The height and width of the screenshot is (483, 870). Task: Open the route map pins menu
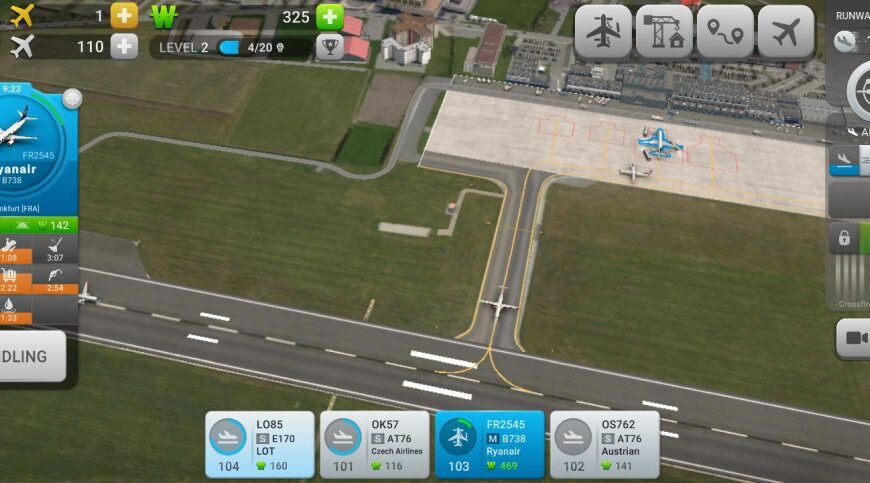[x=725, y=32]
